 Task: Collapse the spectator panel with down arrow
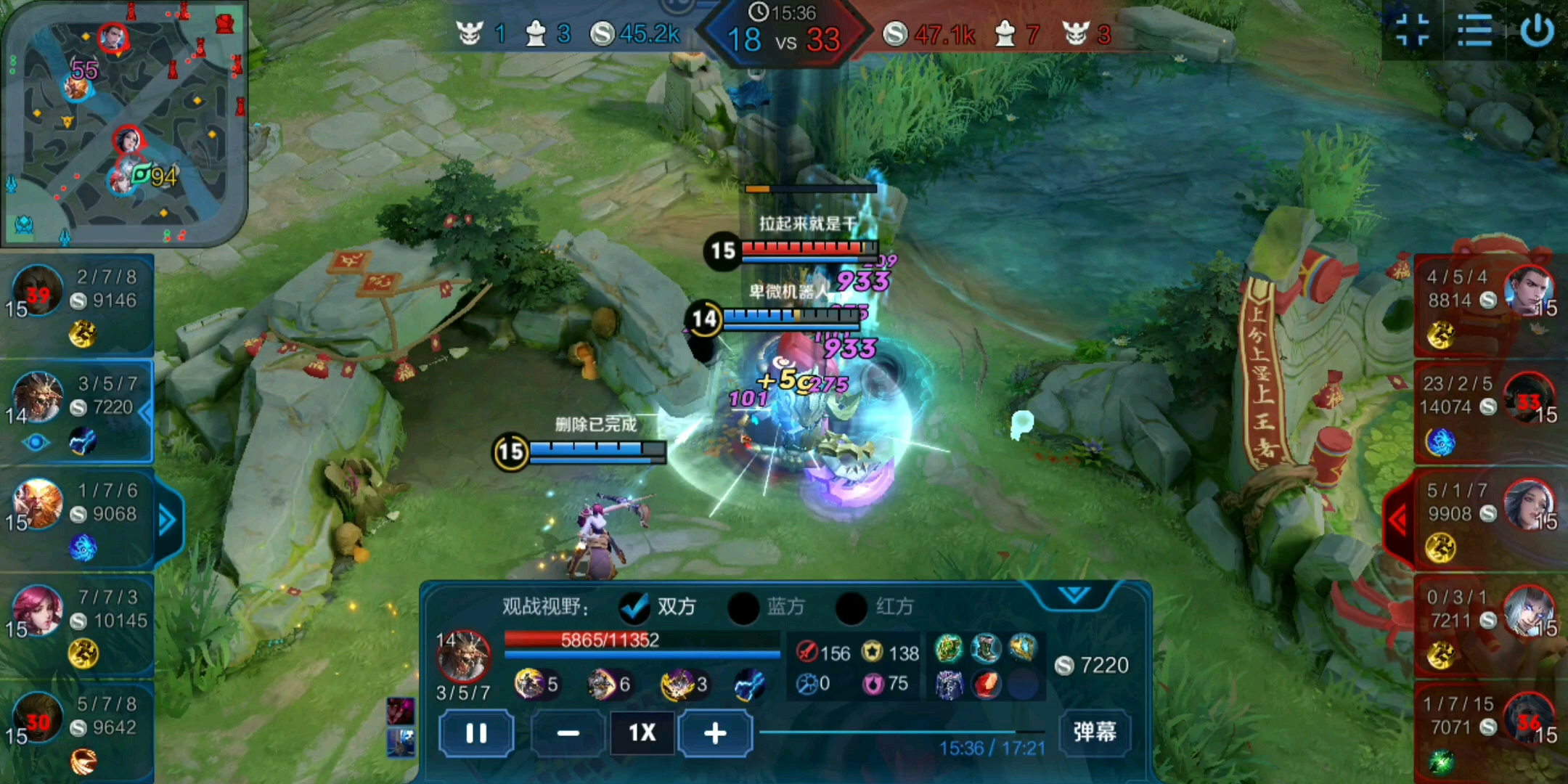tap(1074, 595)
